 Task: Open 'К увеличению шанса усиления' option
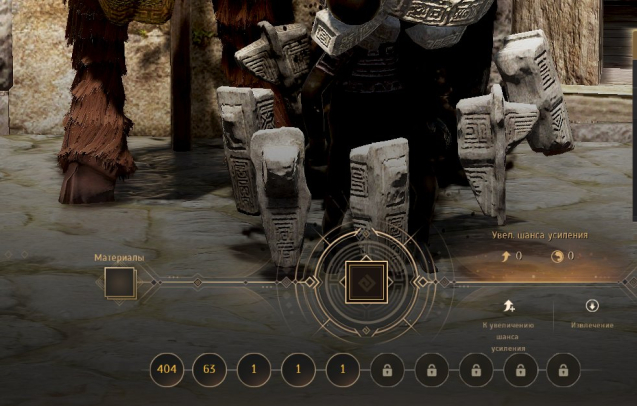click(509, 307)
